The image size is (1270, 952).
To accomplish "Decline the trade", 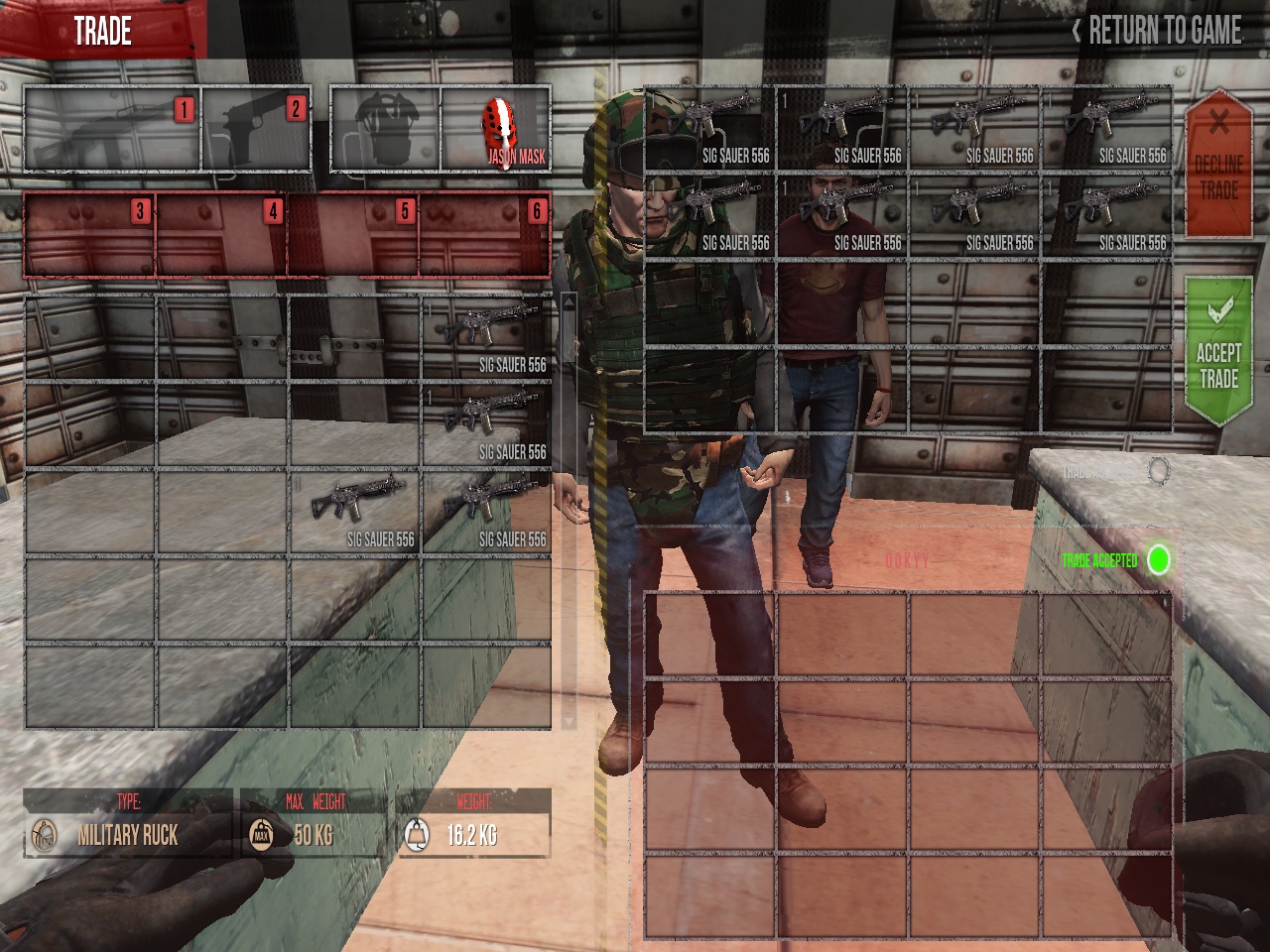I will [1218, 165].
